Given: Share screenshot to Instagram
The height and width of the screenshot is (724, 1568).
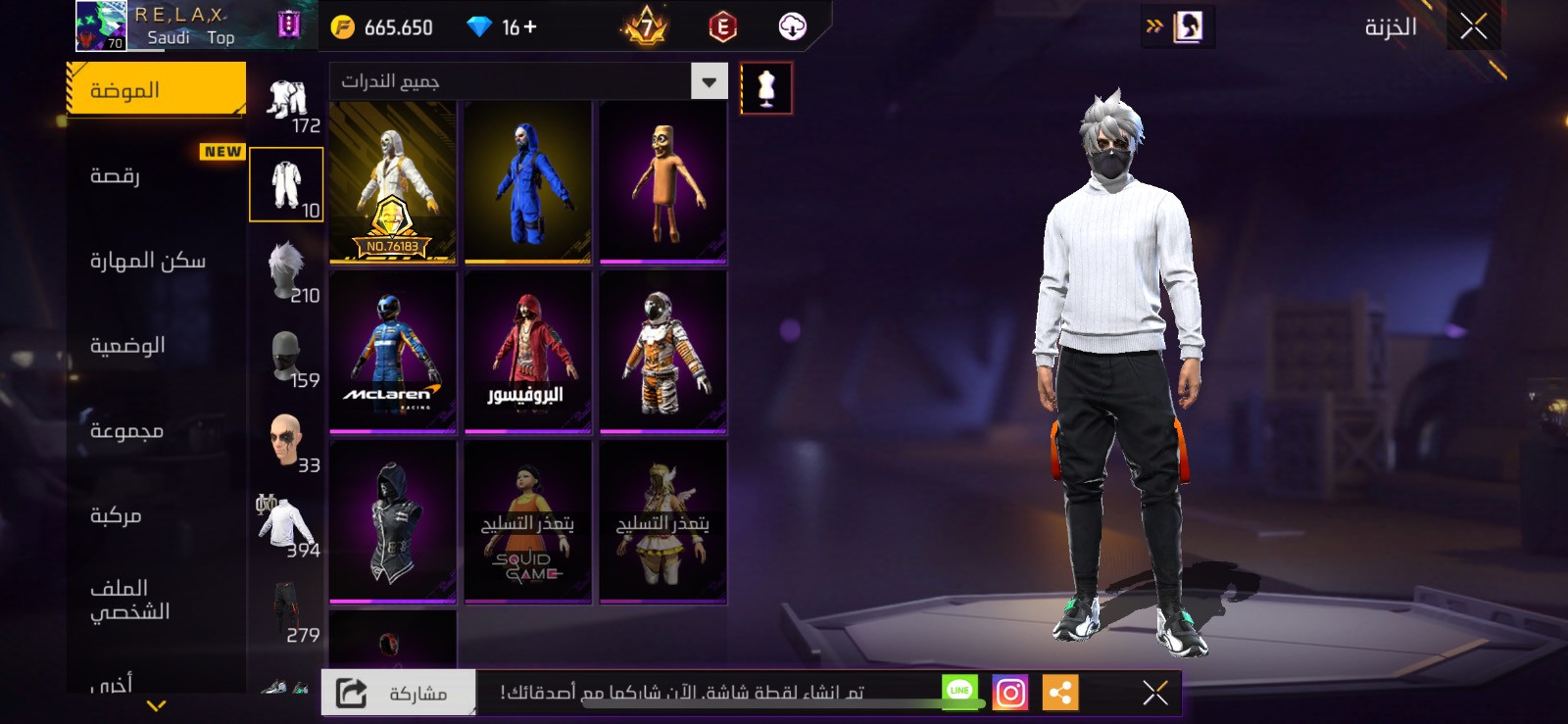Looking at the screenshot, I should [x=1009, y=692].
